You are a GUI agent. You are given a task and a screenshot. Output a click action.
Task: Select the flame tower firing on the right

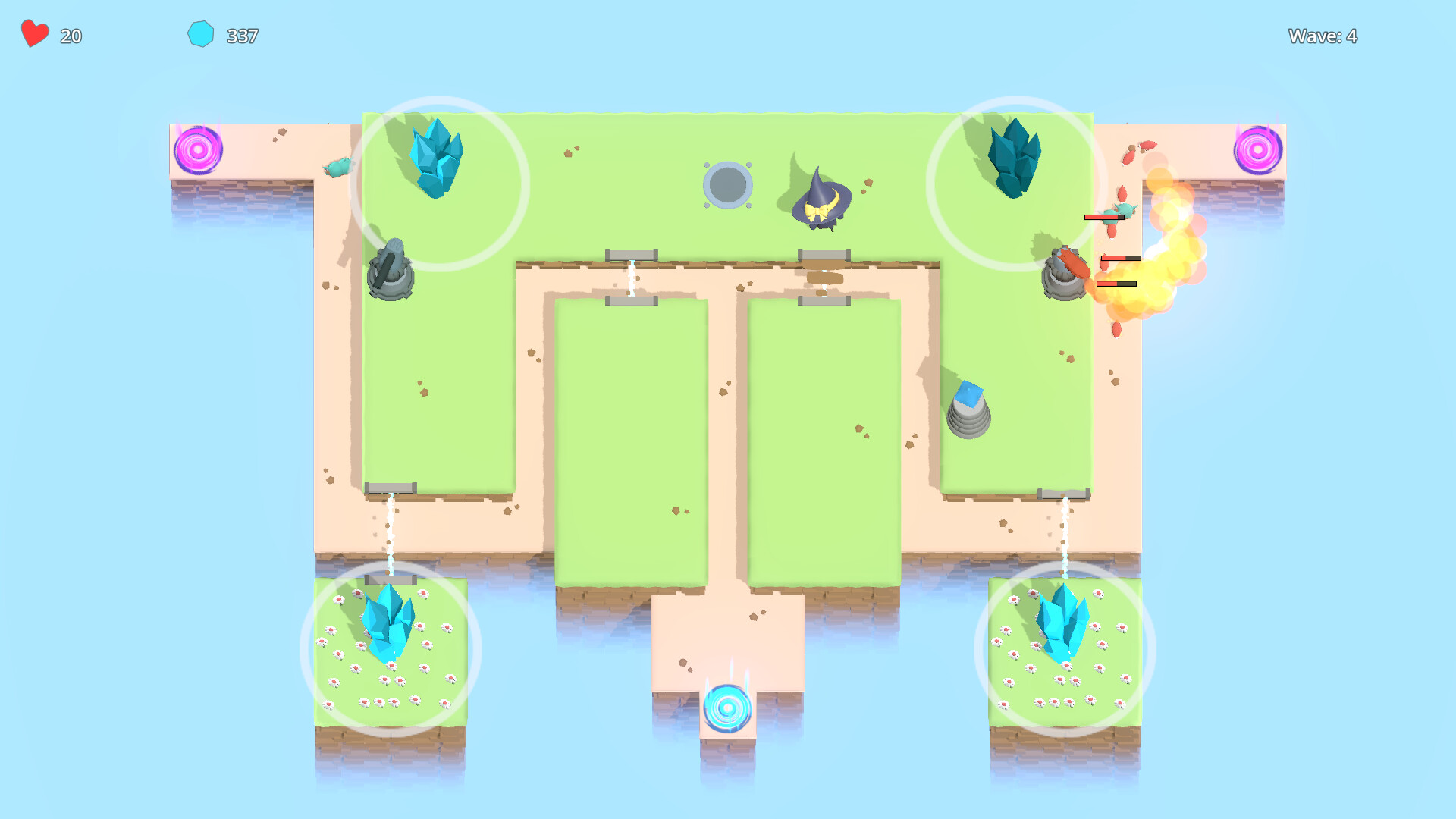click(1065, 273)
